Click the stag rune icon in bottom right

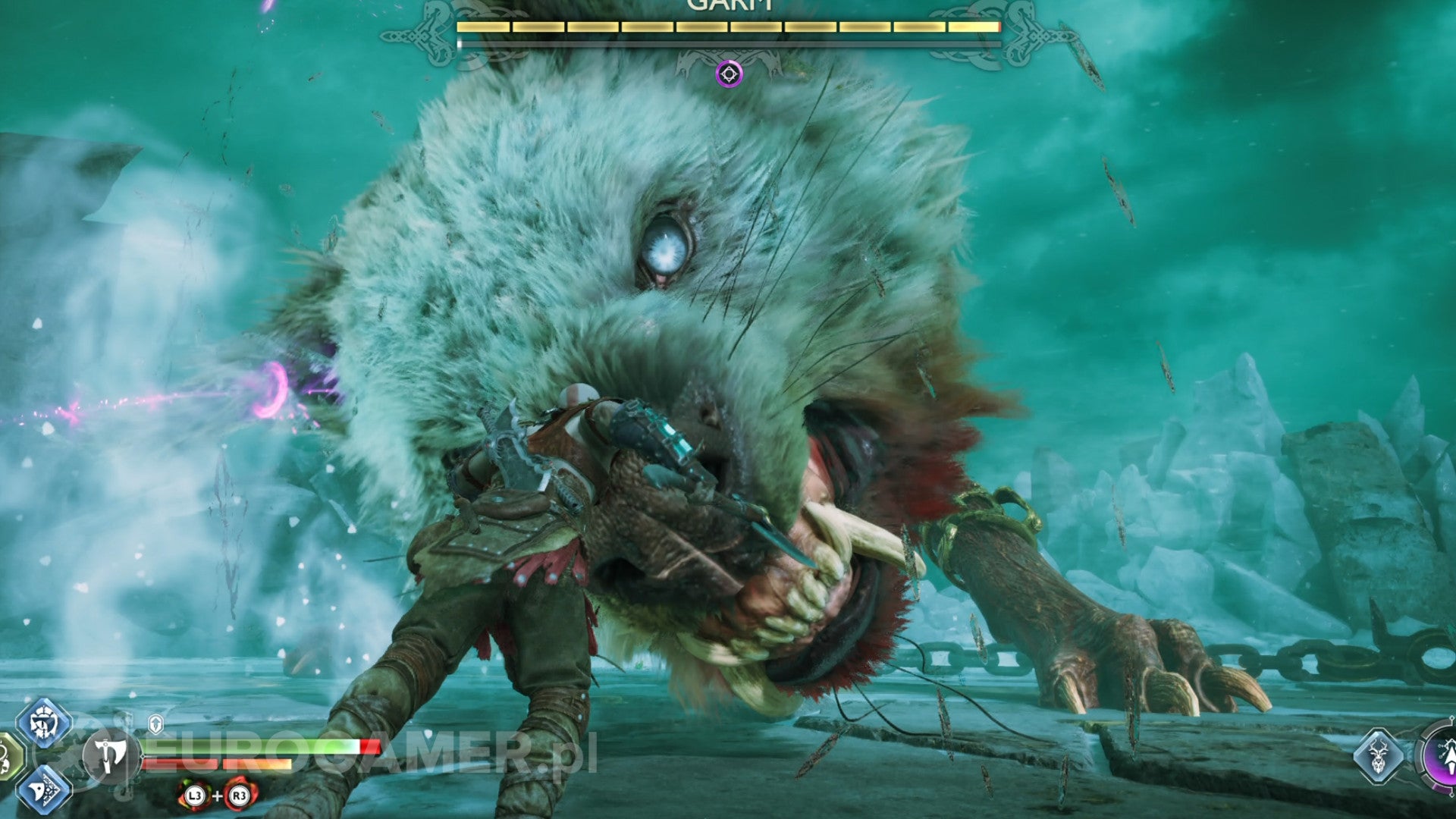pyautogui.click(x=1379, y=755)
